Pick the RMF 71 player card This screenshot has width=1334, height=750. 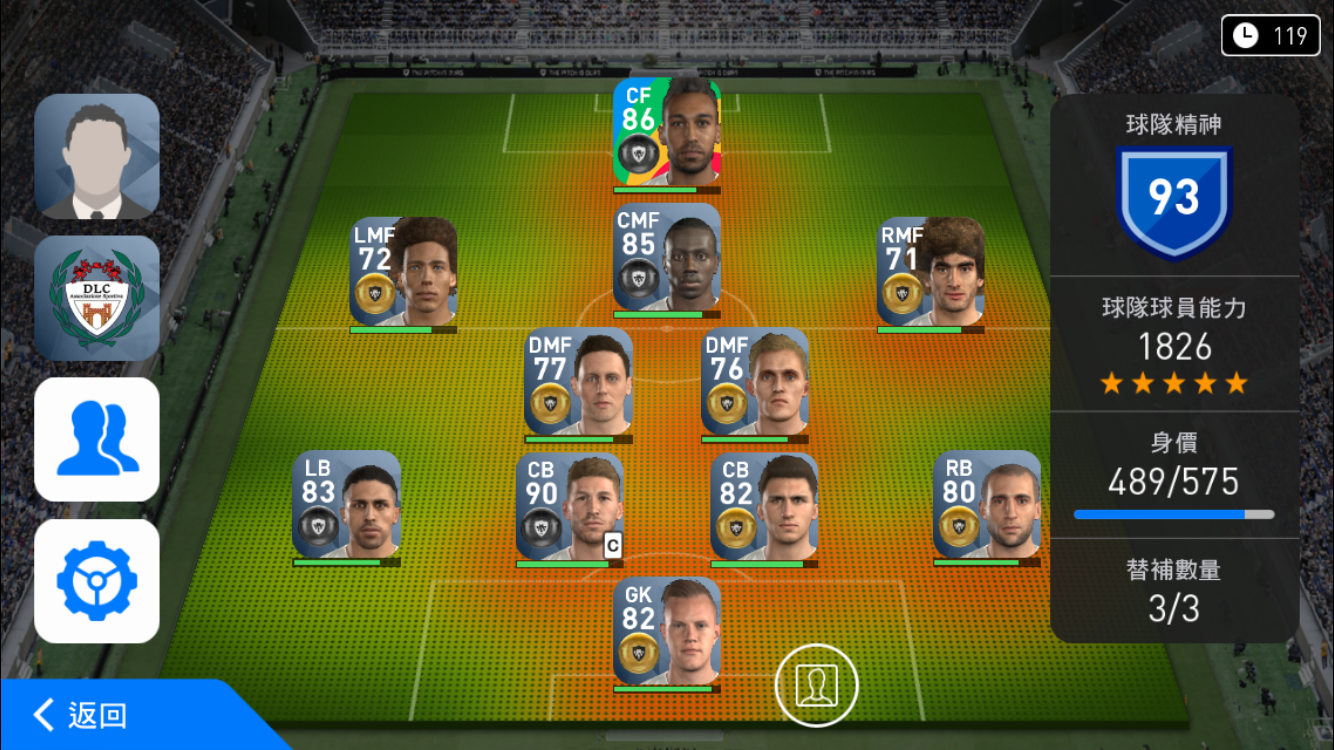coord(931,272)
